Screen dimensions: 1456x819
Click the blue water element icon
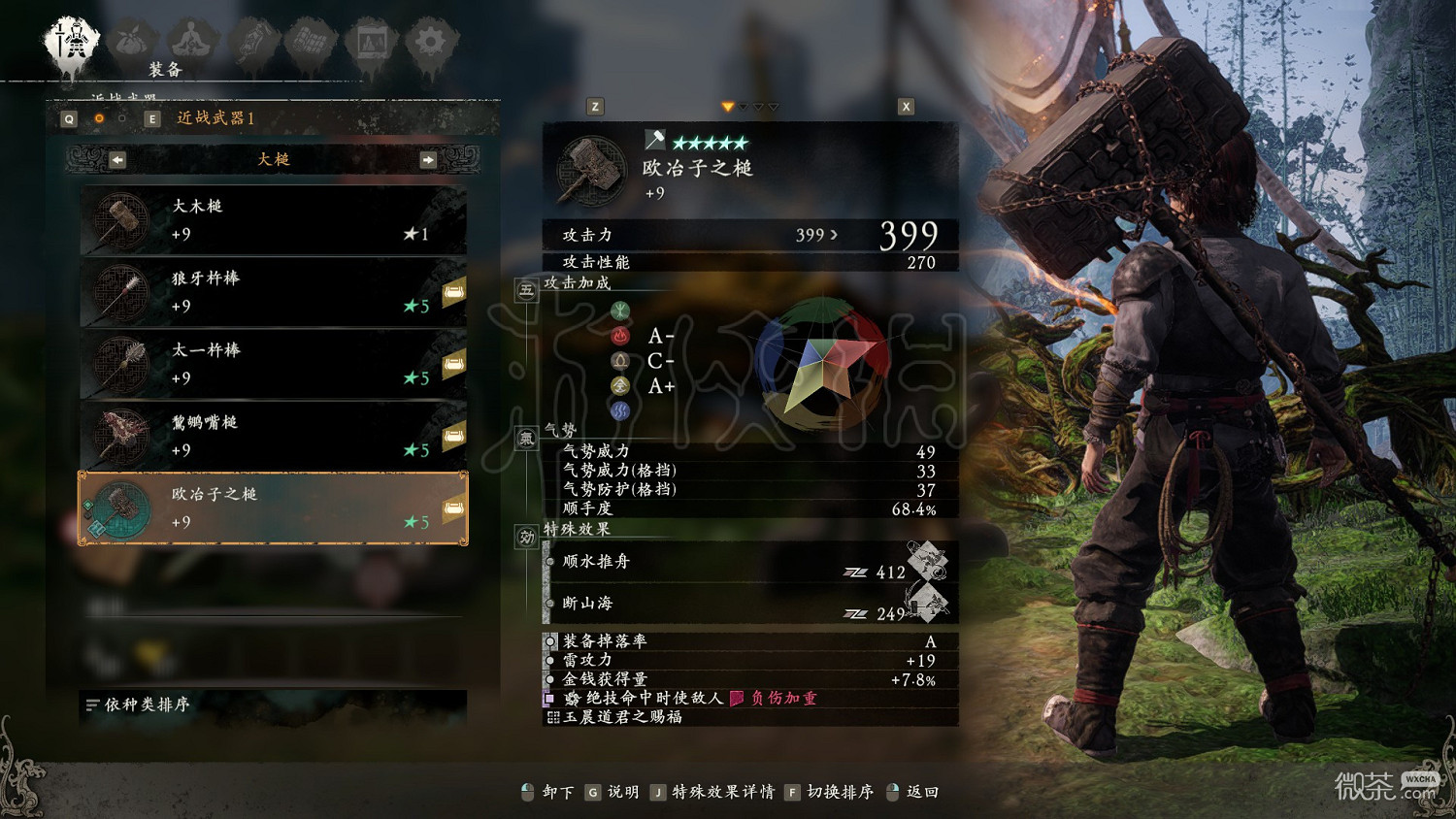pyautogui.click(x=618, y=410)
